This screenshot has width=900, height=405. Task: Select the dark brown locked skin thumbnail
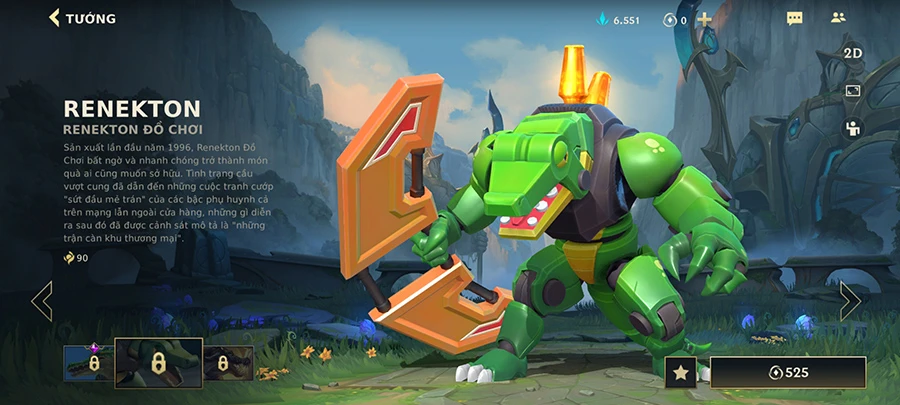pos(228,364)
